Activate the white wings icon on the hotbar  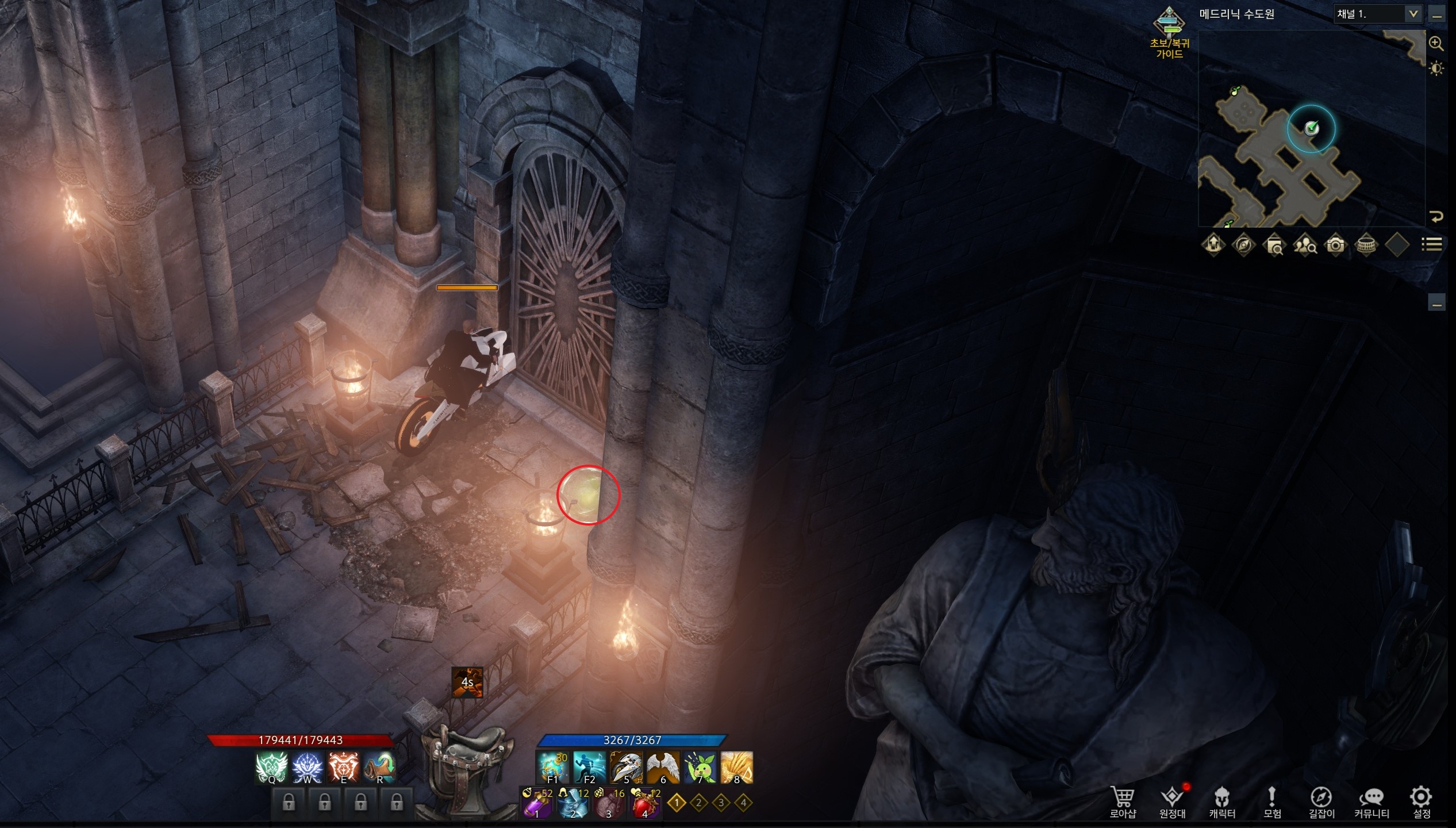click(x=663, y=767)
